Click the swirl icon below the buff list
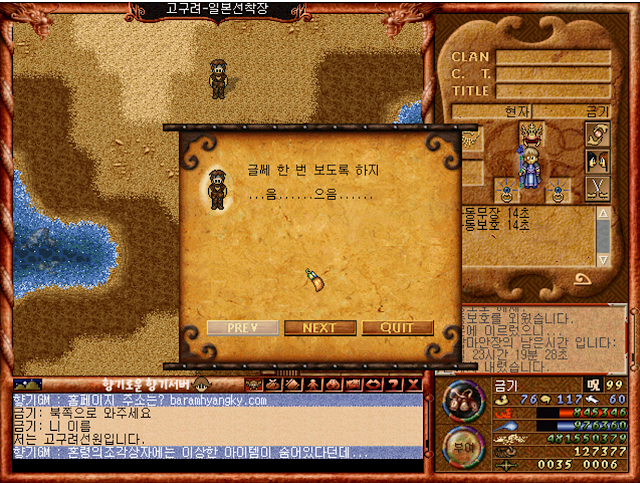The image size is (640, 483). [x=581, y=279]
